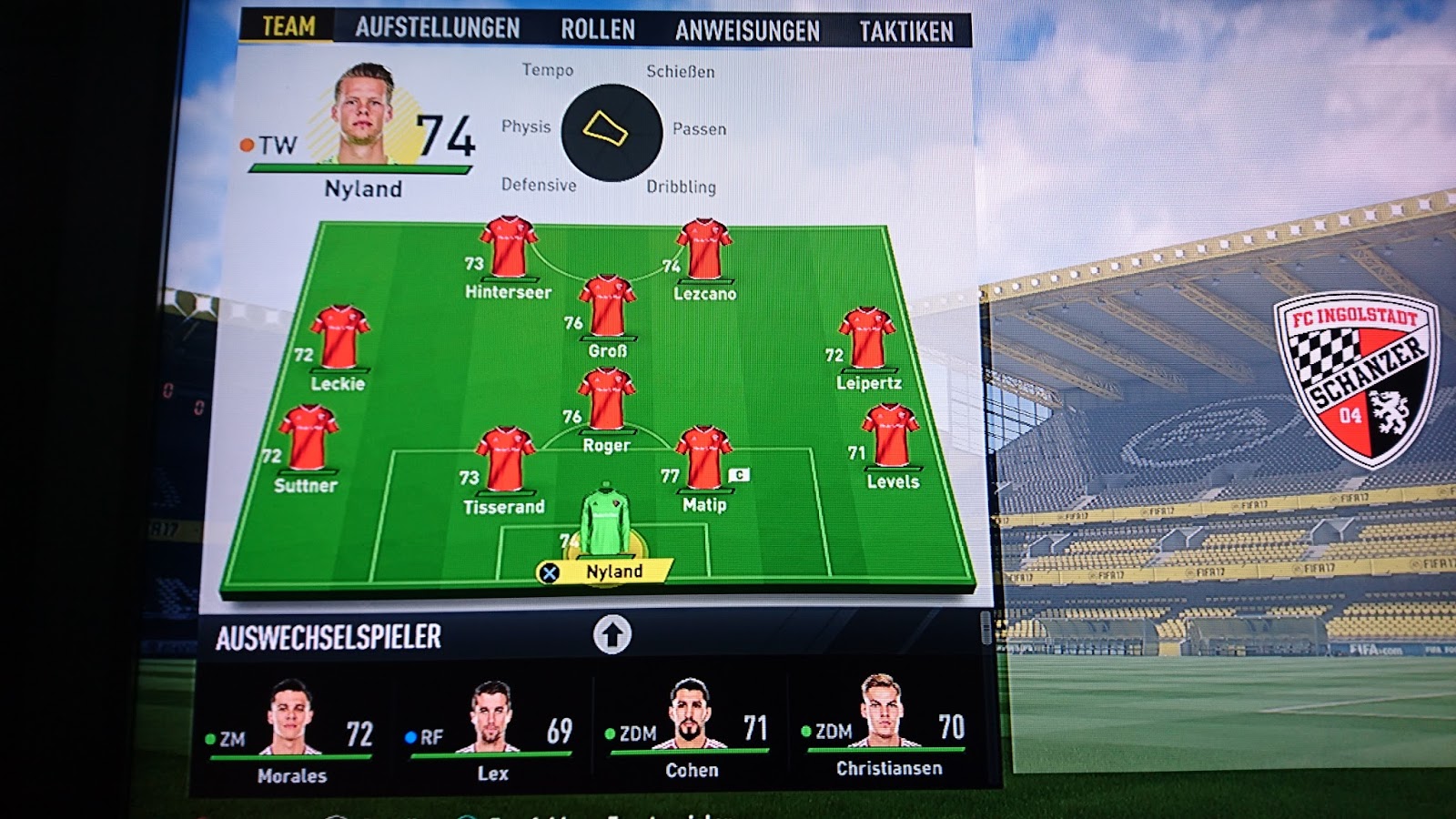Choose substitute Morales from the bench
1456x819 pixels.
click(291, 728)
